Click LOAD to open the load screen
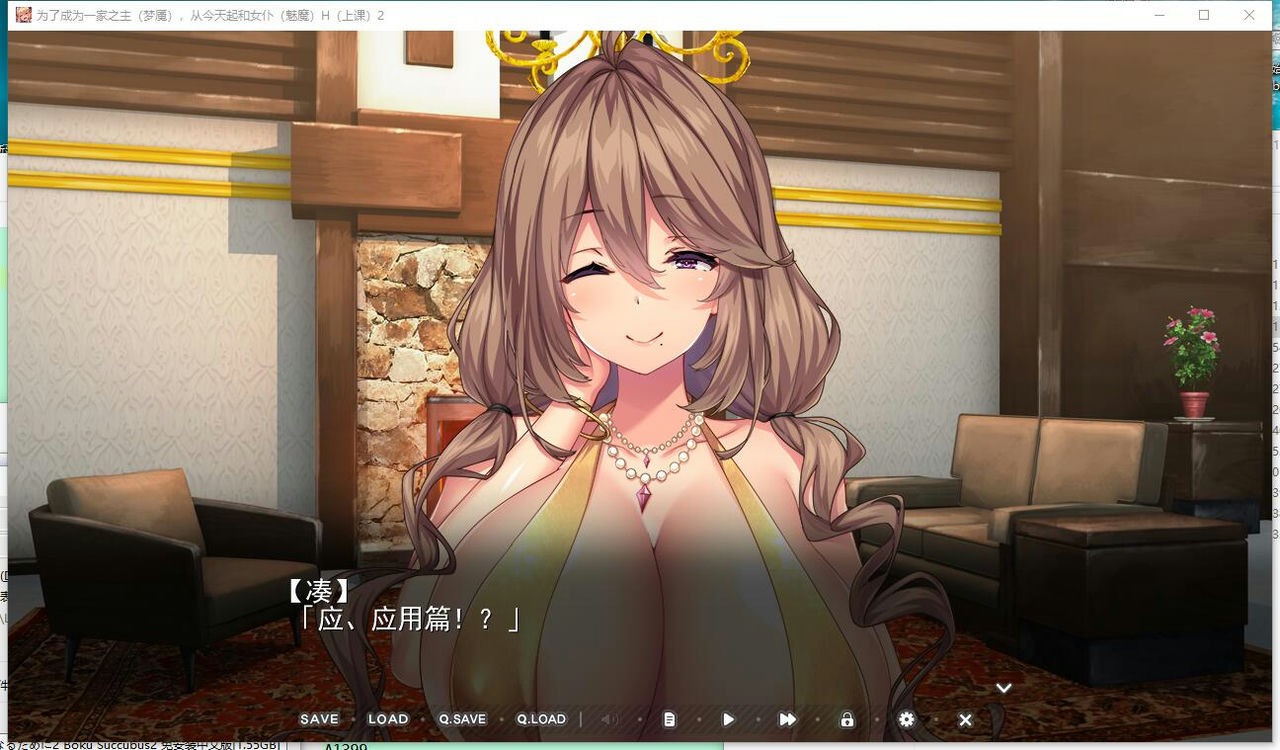The width and height of the screenshot is (1280, 750). click(388, 719)
